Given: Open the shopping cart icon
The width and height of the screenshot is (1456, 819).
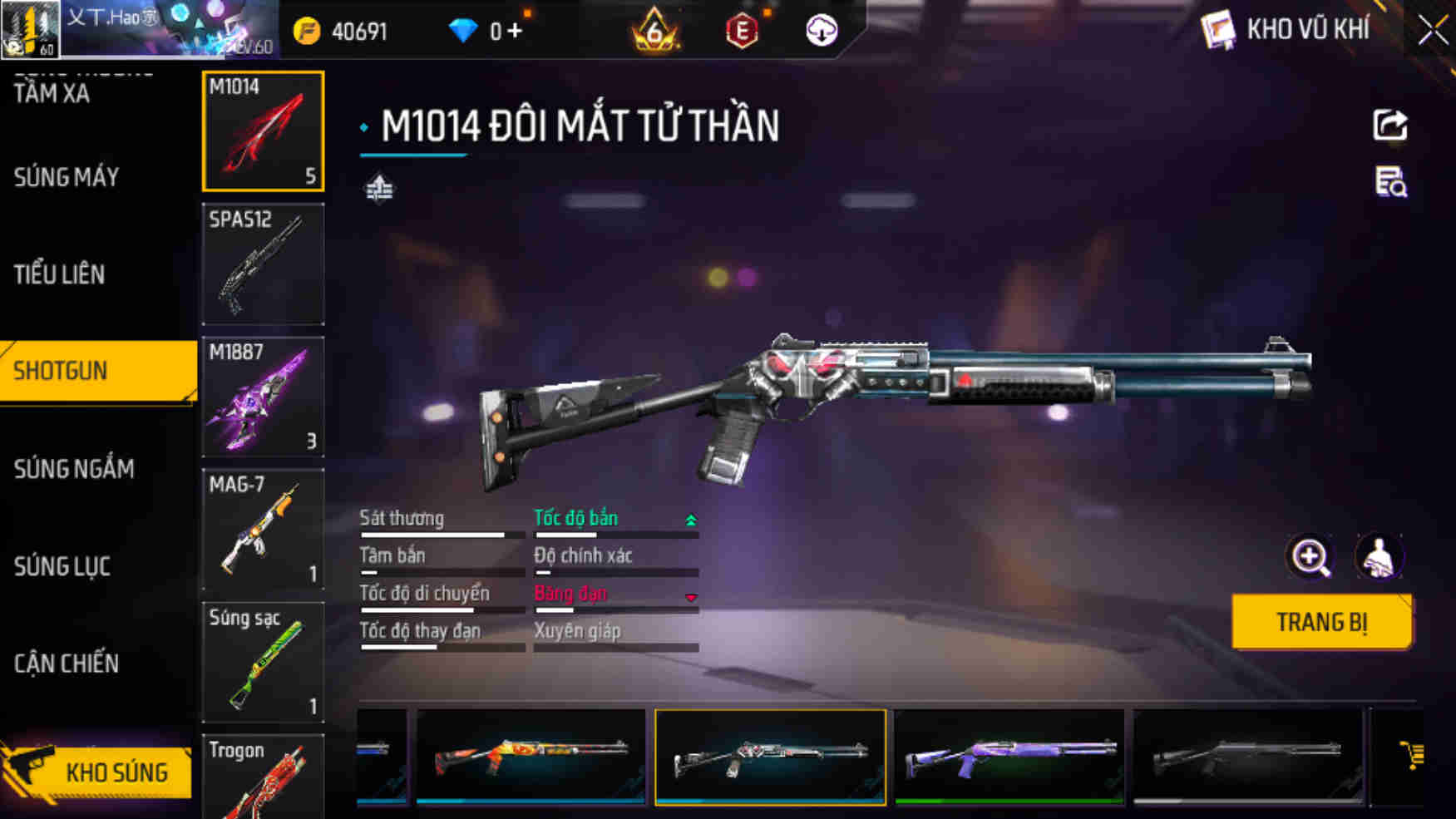Looking at the screenshot, I should [1411, 756].
